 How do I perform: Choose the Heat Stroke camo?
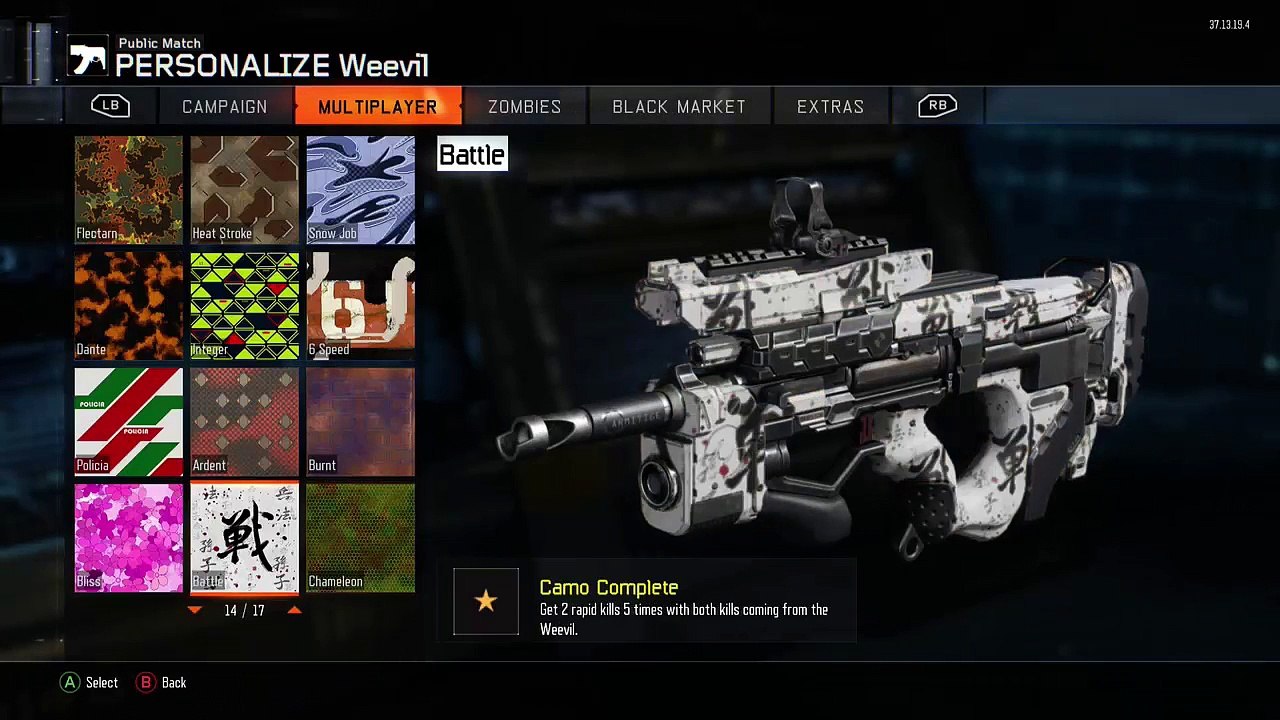[245, 190]
